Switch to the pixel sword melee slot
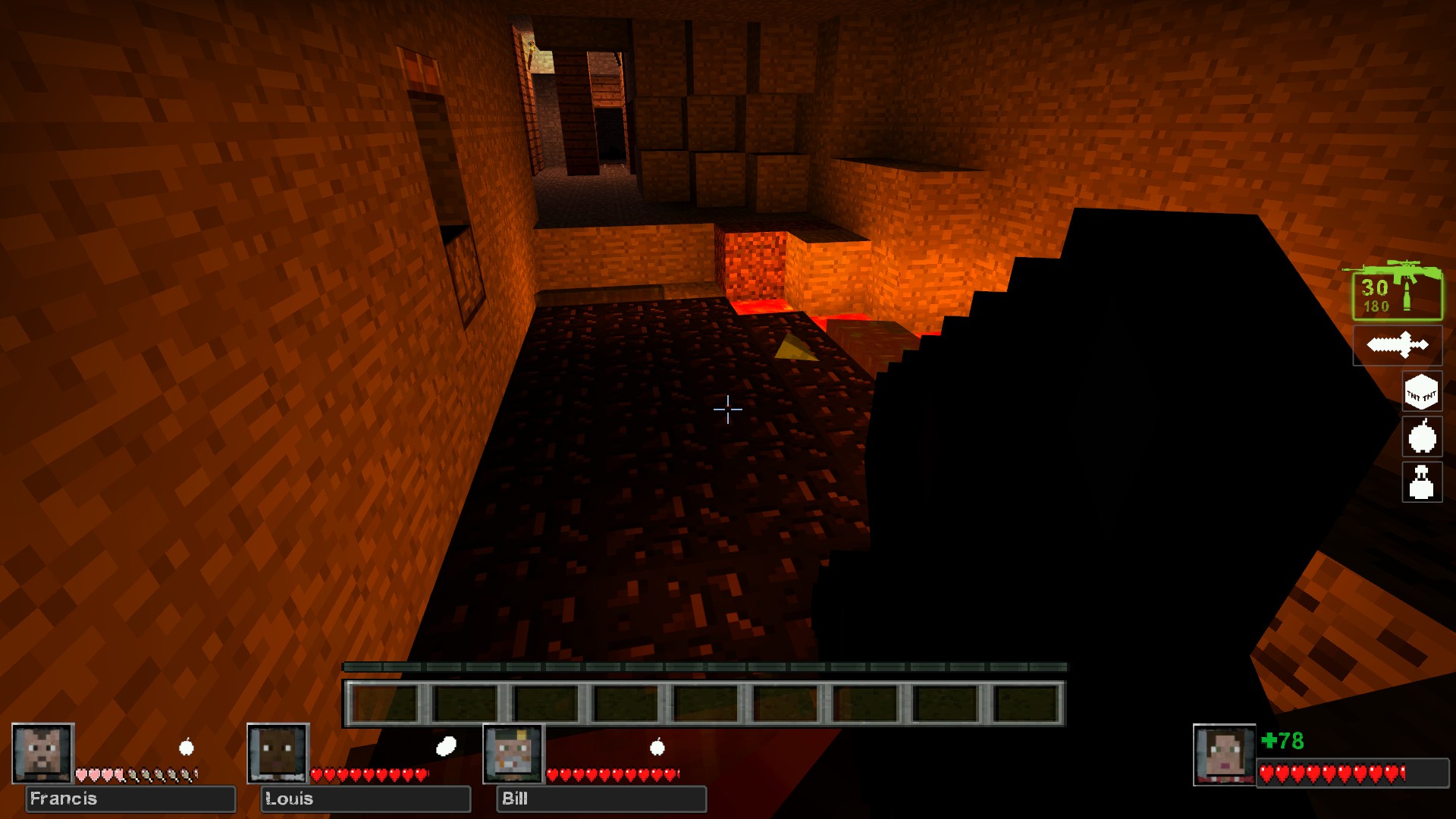The height and width of the screenshot is (819, 1456). point(1398,346)
